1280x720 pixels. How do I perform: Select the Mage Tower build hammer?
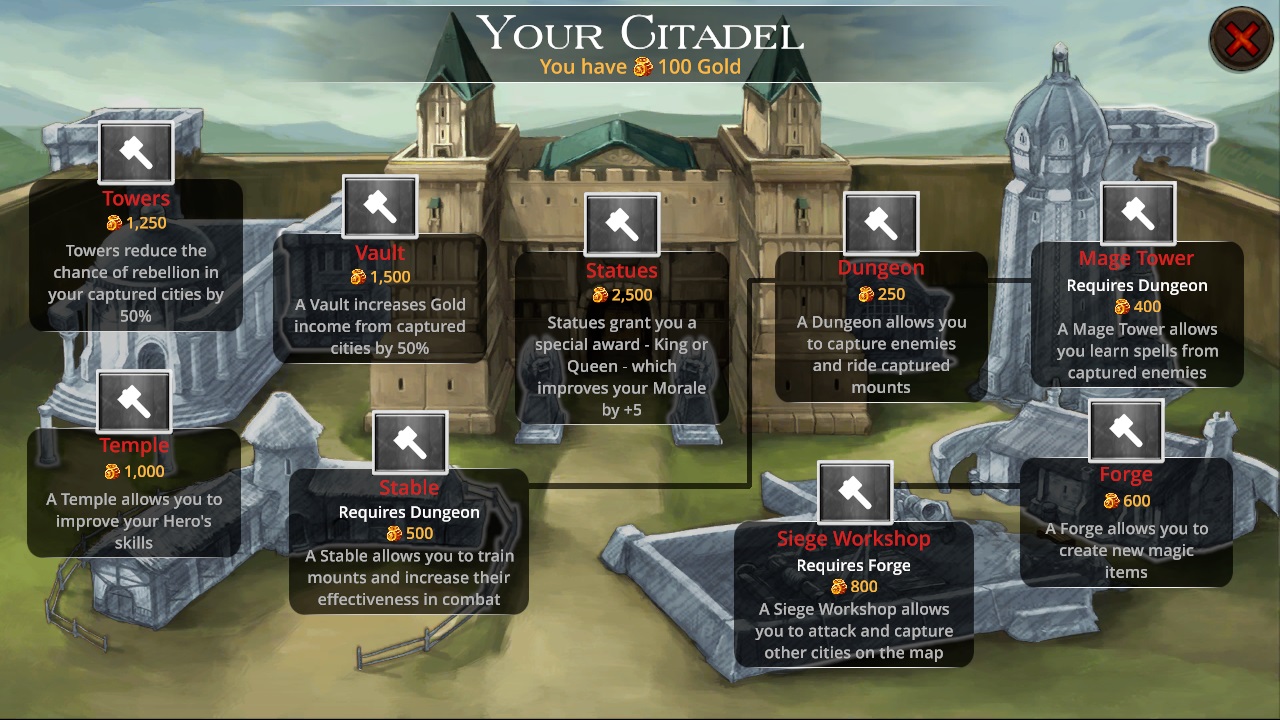(x=1137, y=214)
